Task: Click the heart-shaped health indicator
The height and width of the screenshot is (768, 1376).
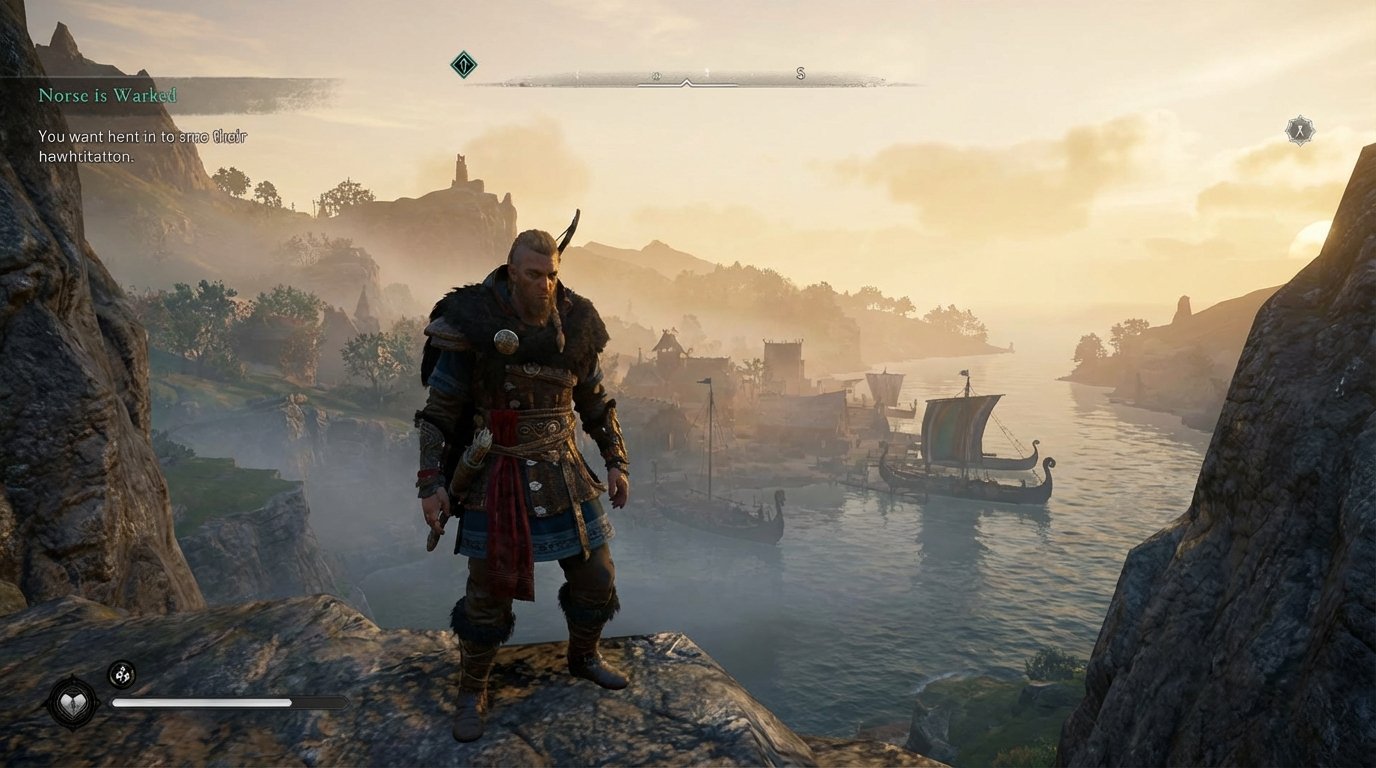Action: [73, 703]
